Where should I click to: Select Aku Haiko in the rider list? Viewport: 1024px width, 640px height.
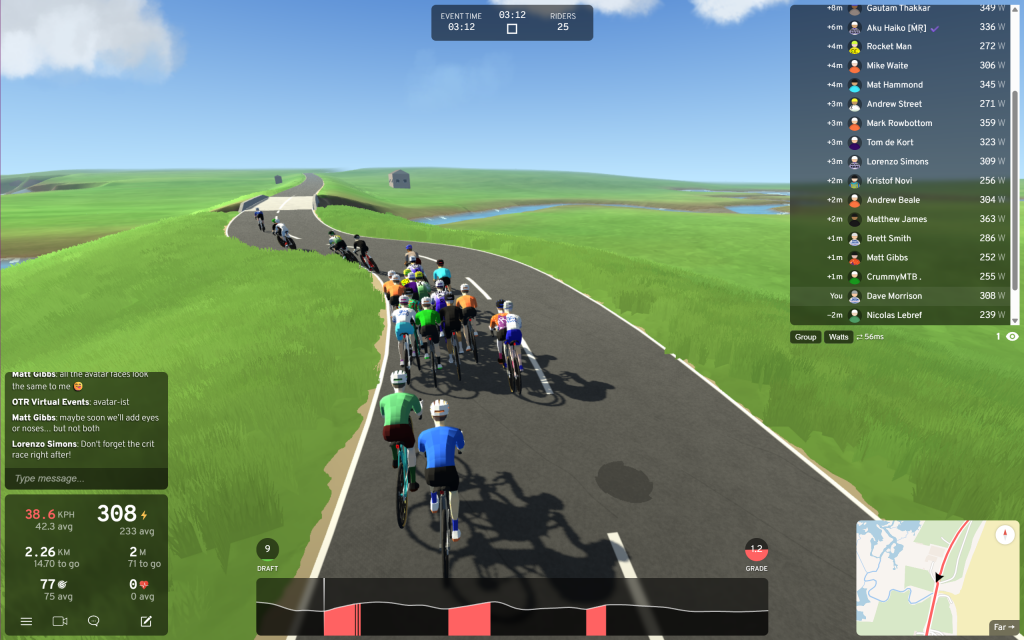894,27
